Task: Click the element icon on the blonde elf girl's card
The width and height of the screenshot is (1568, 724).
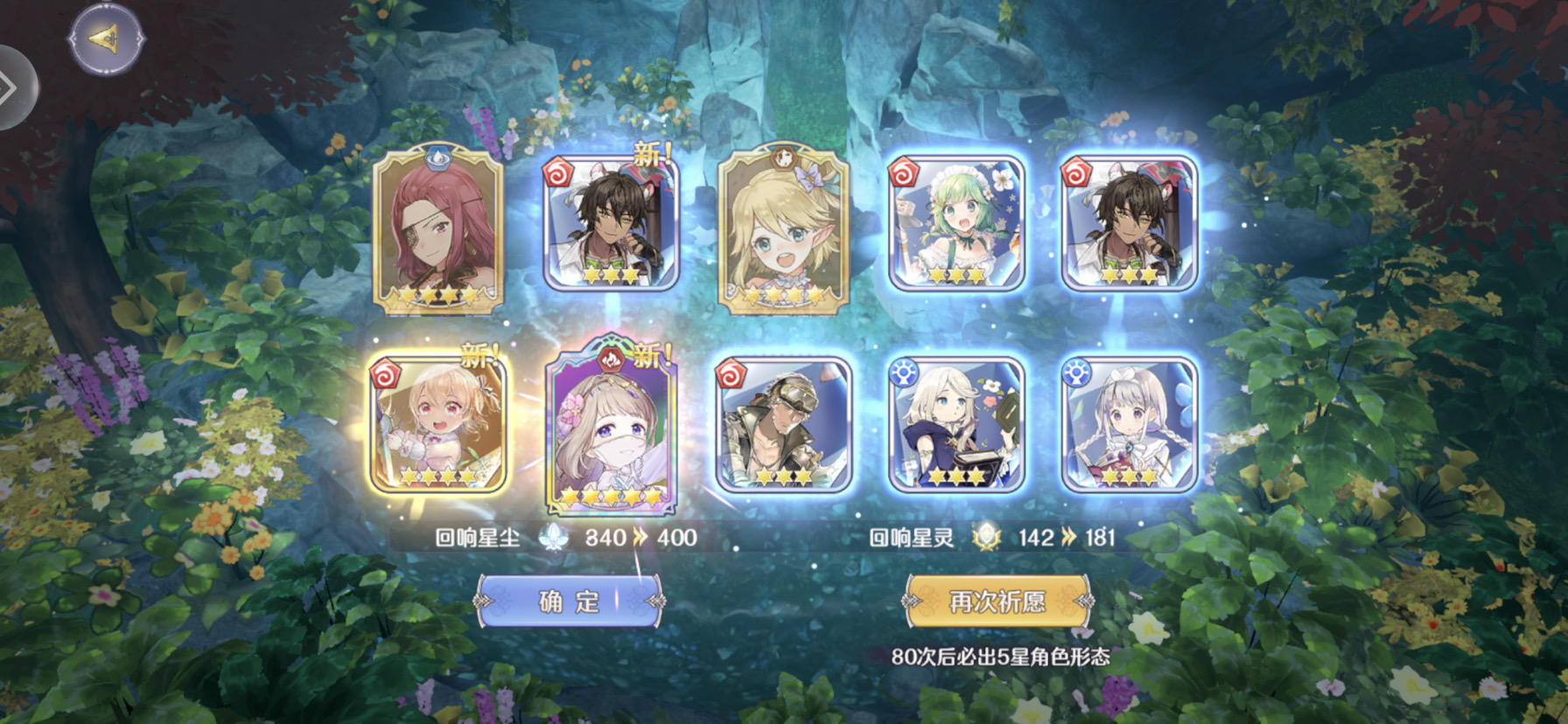Action: [x=786, y=157]
